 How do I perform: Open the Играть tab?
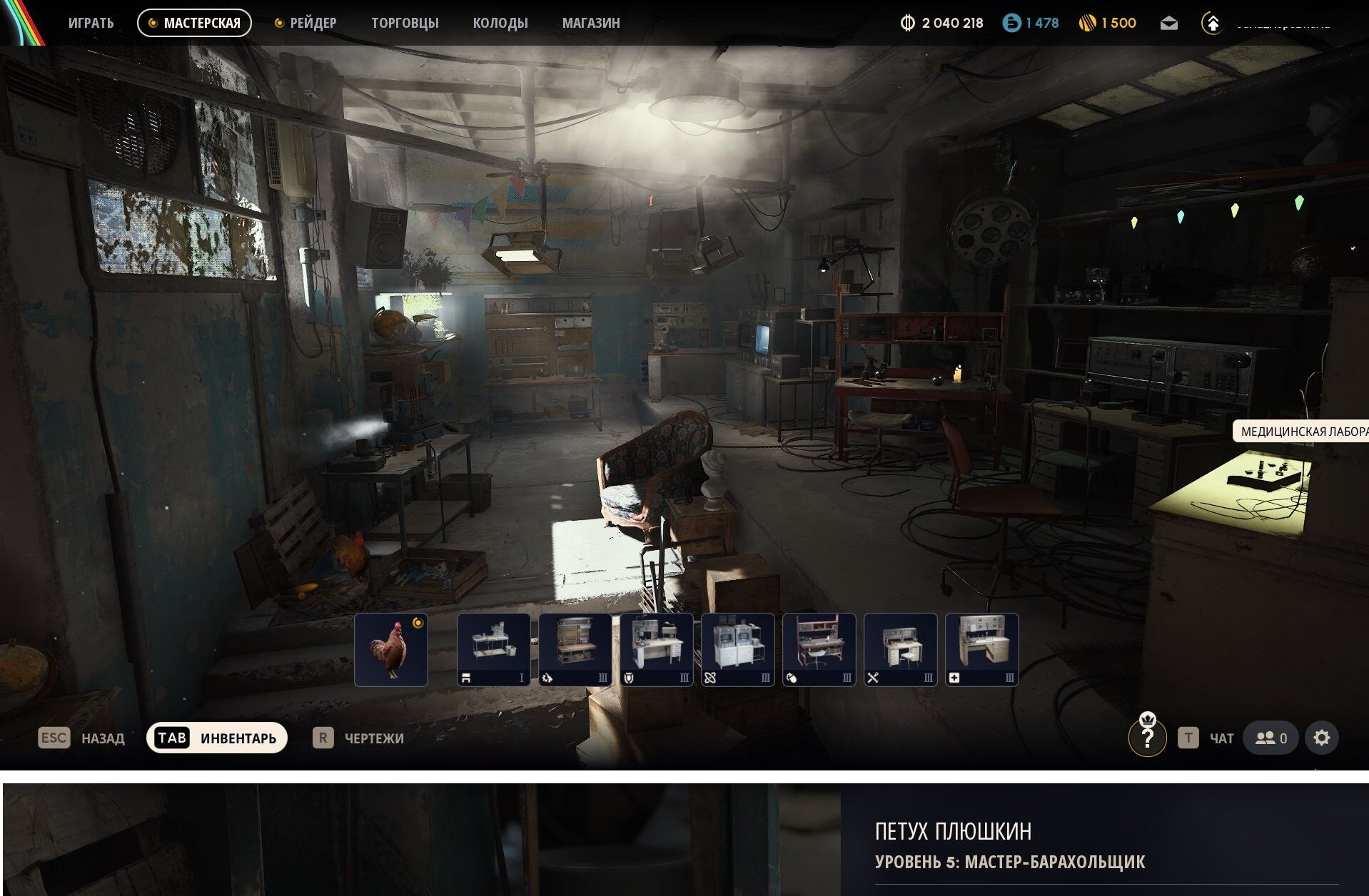(x=91, y=23)
